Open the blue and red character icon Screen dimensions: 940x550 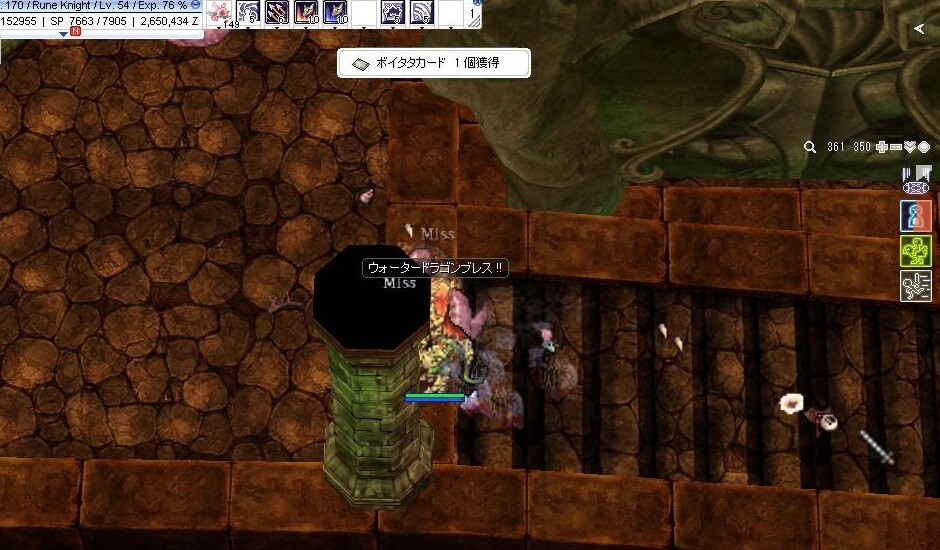[916, 217]
